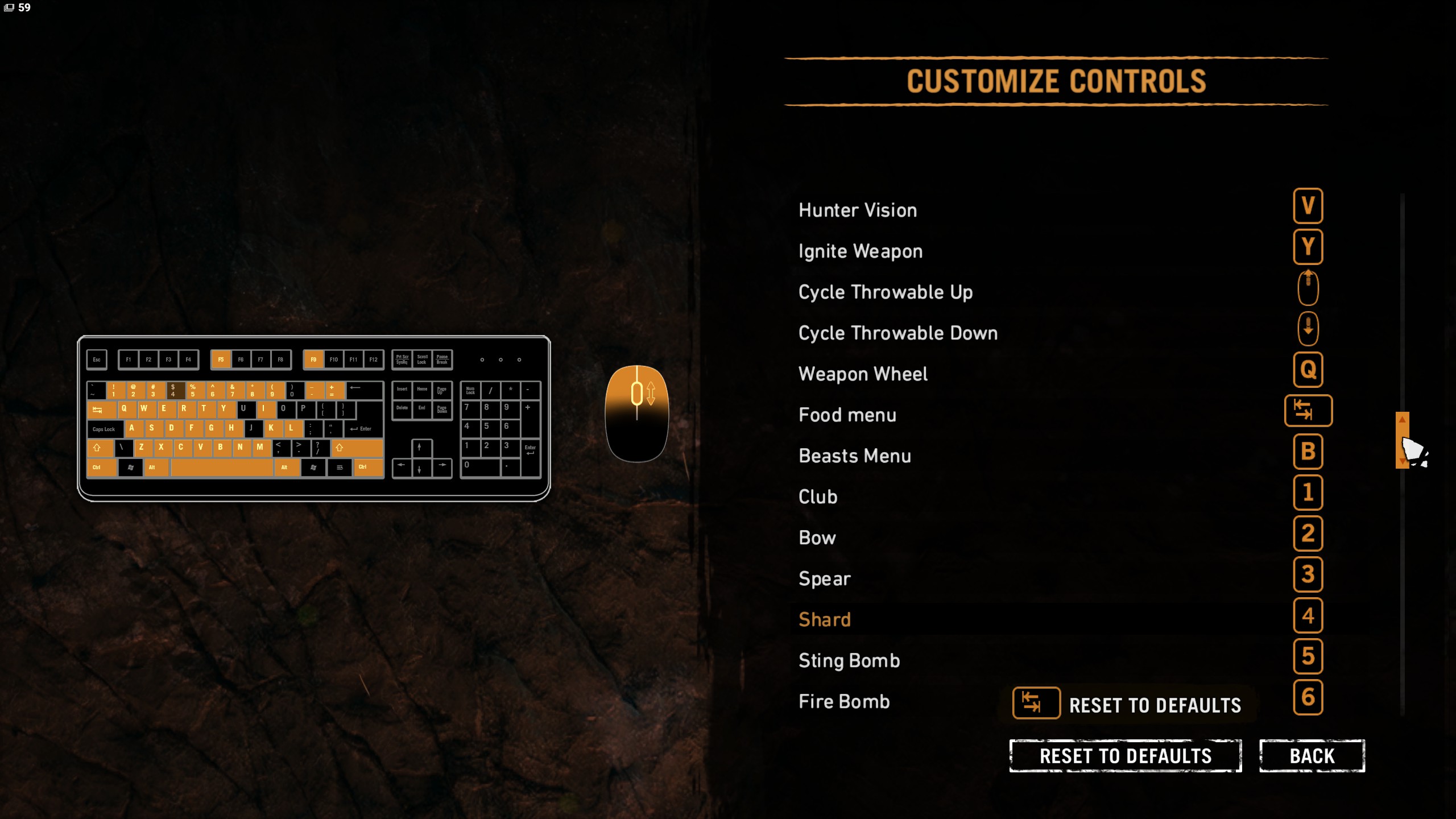The height and width of the screenshot is (819, 1456).
Task: Change the Ignite Weapon key binding
Action: coord(1308,247)
